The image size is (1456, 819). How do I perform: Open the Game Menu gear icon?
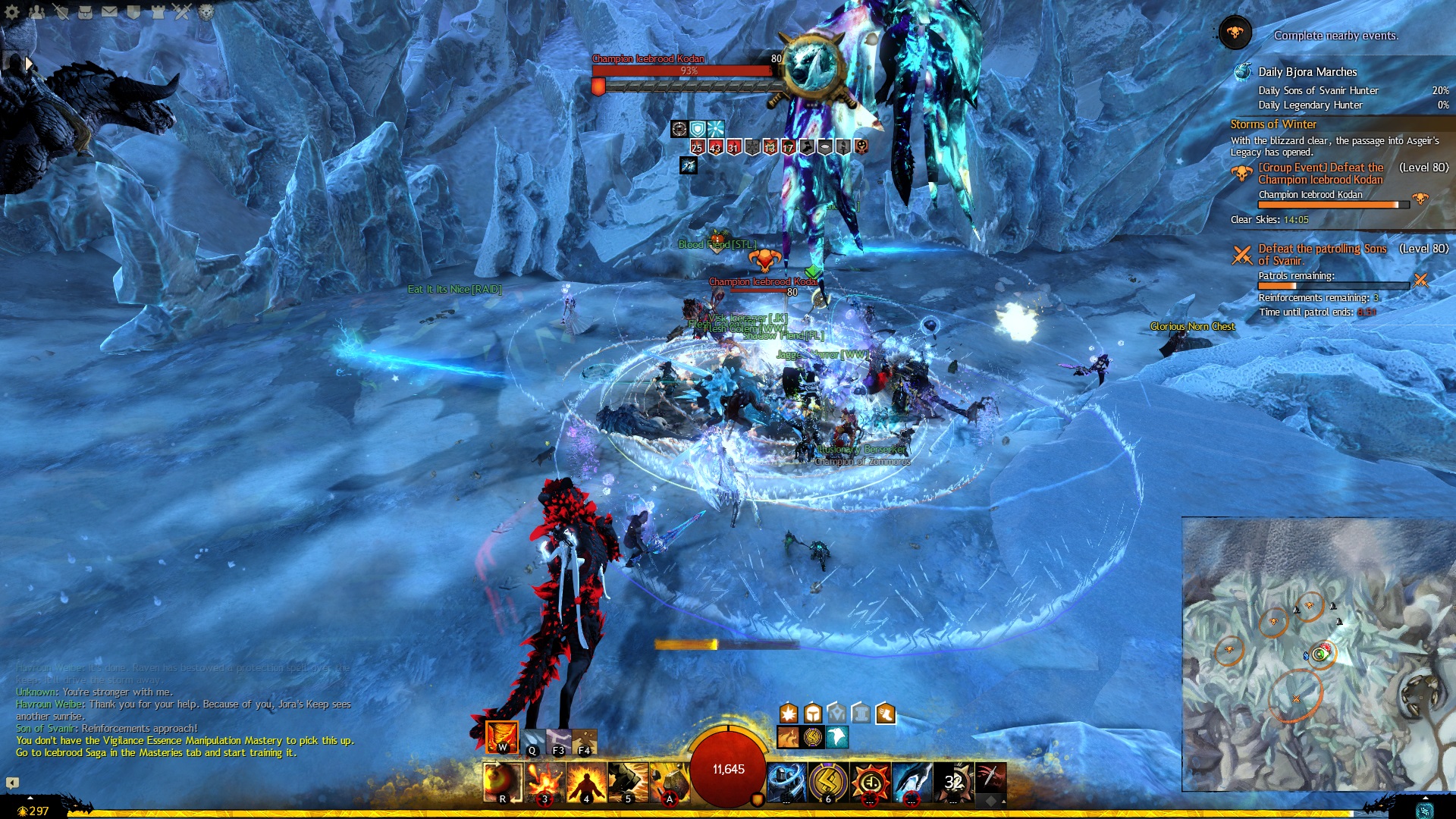click(12, 11)
